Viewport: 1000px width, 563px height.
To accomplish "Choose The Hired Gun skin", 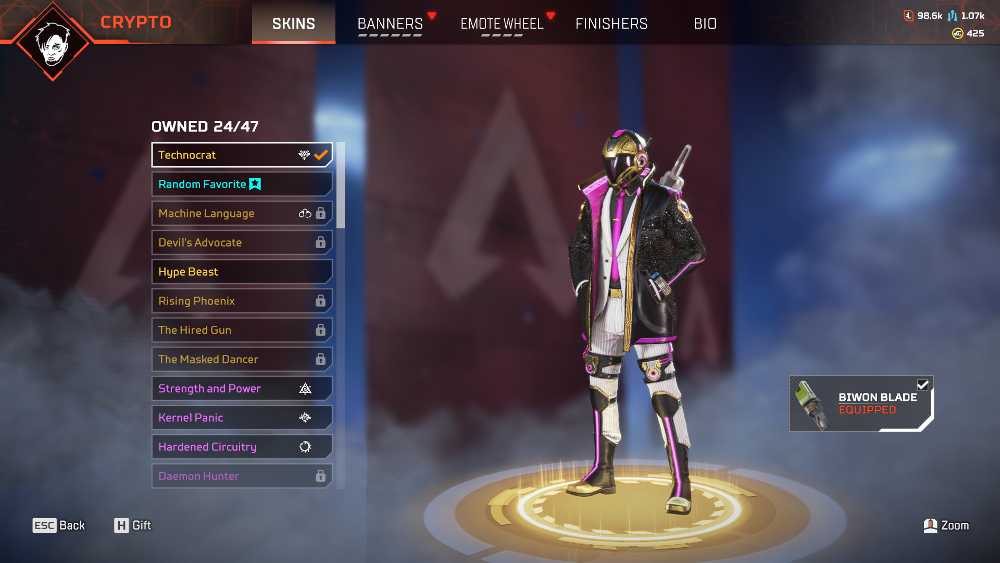I will coord(242,330).
